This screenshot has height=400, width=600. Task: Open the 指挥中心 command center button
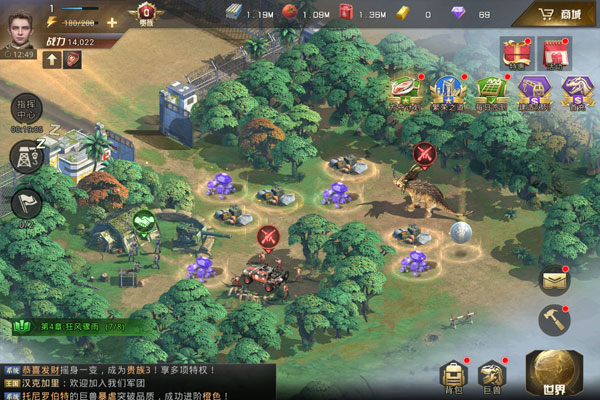point(26,110)
